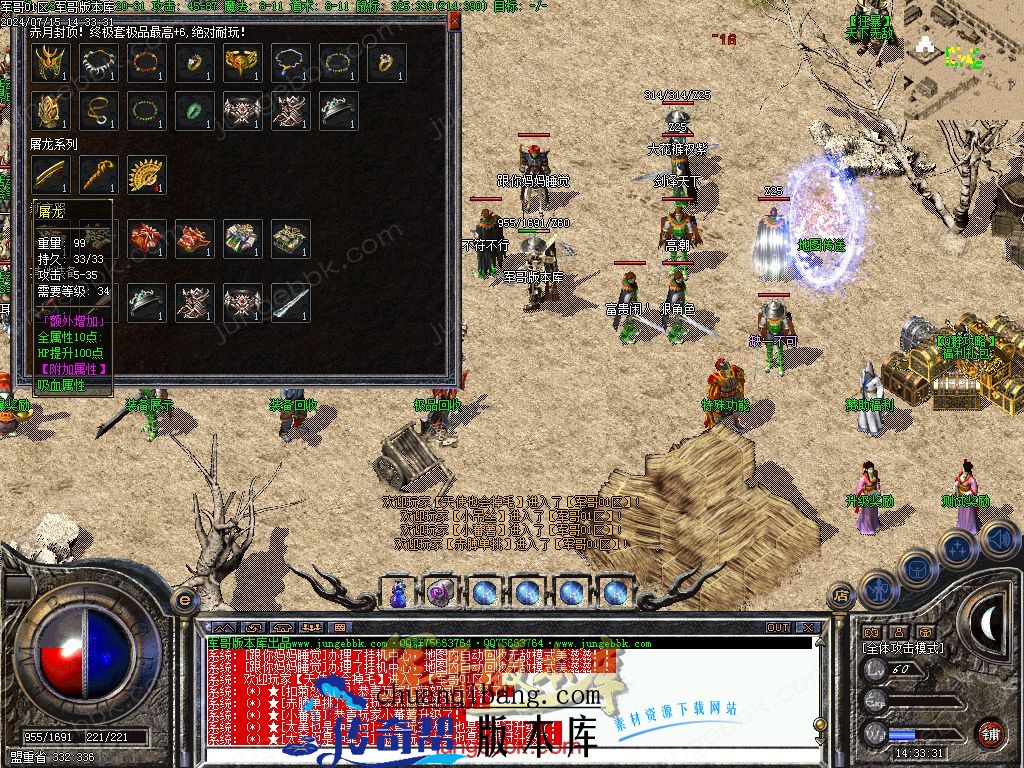1024x768 pixels.
Task: Select the golden horned helmet slot
Action: [x=50, y=63]
